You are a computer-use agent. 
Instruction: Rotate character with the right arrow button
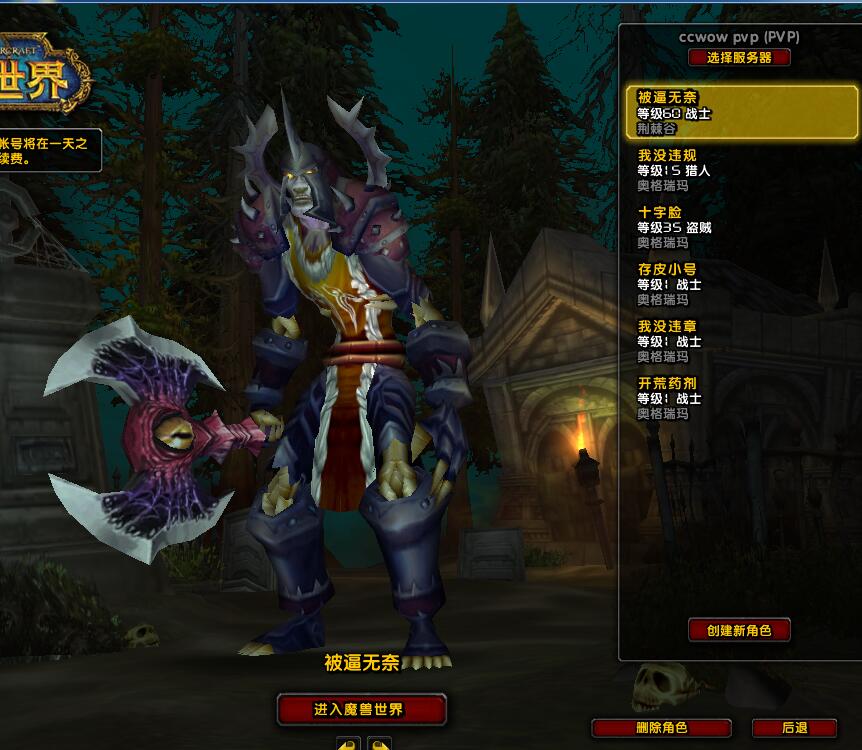(x=379, y=744)
